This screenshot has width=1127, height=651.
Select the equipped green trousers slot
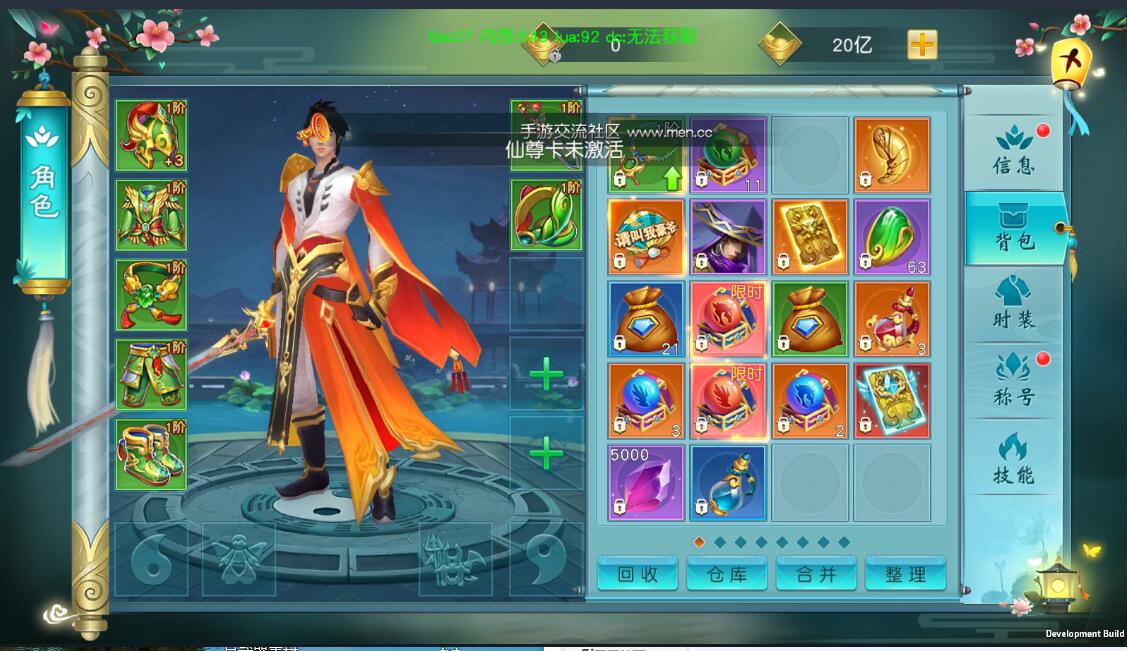tap(151, 375)
